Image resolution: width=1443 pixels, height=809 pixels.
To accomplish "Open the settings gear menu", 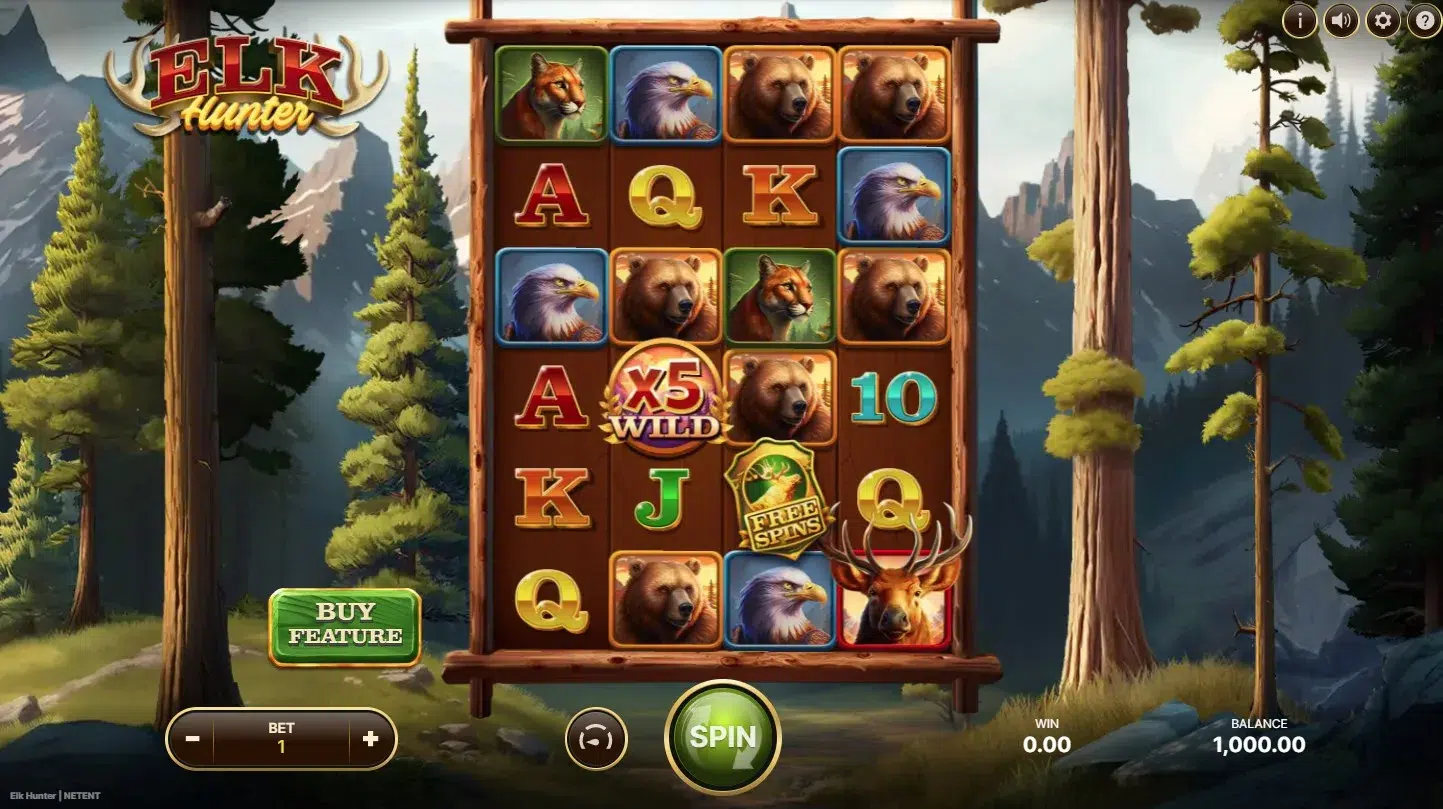I will point(1383,20).
